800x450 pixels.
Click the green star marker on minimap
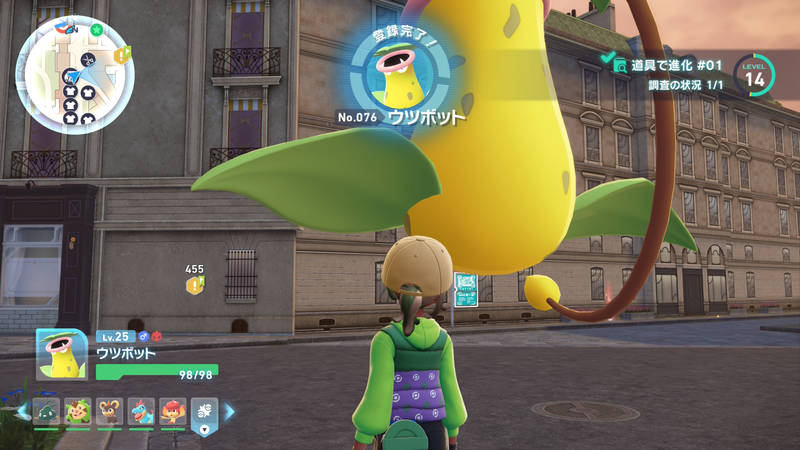click(96, 30)
